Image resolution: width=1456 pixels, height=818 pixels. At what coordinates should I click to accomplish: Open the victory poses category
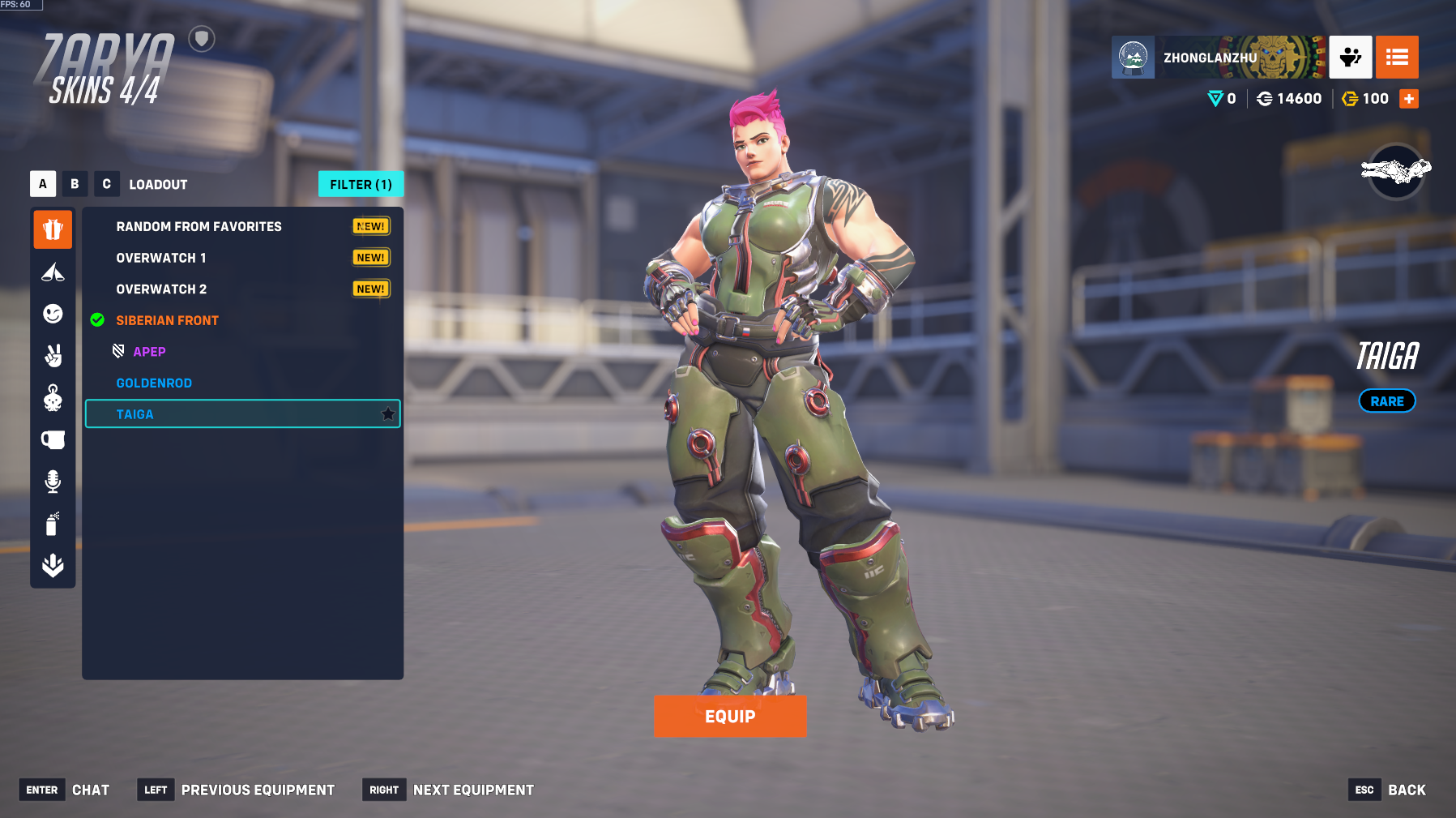tap(53, 356)
